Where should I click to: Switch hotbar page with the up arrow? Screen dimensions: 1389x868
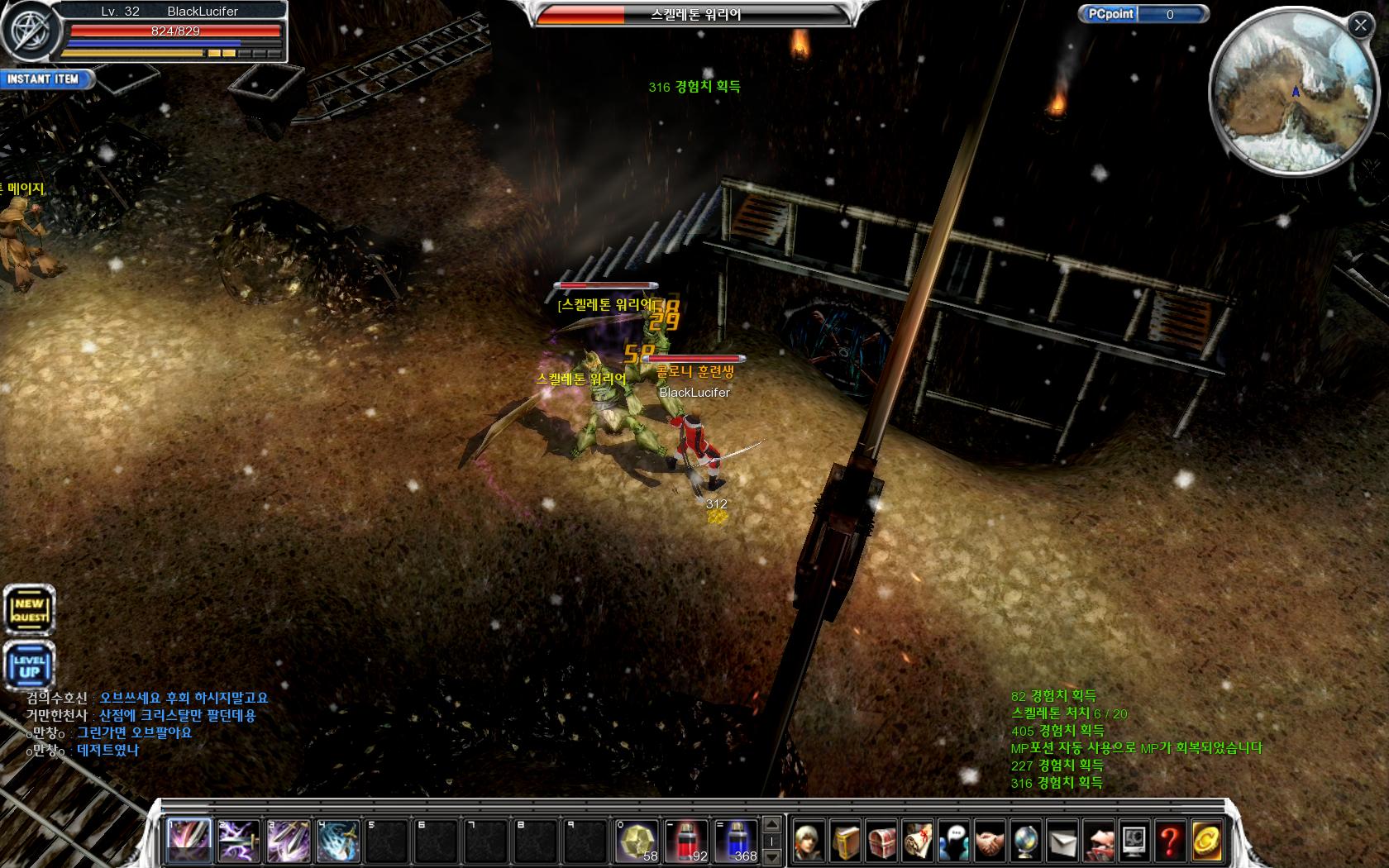pyautogui.click(x=771, y=825)
